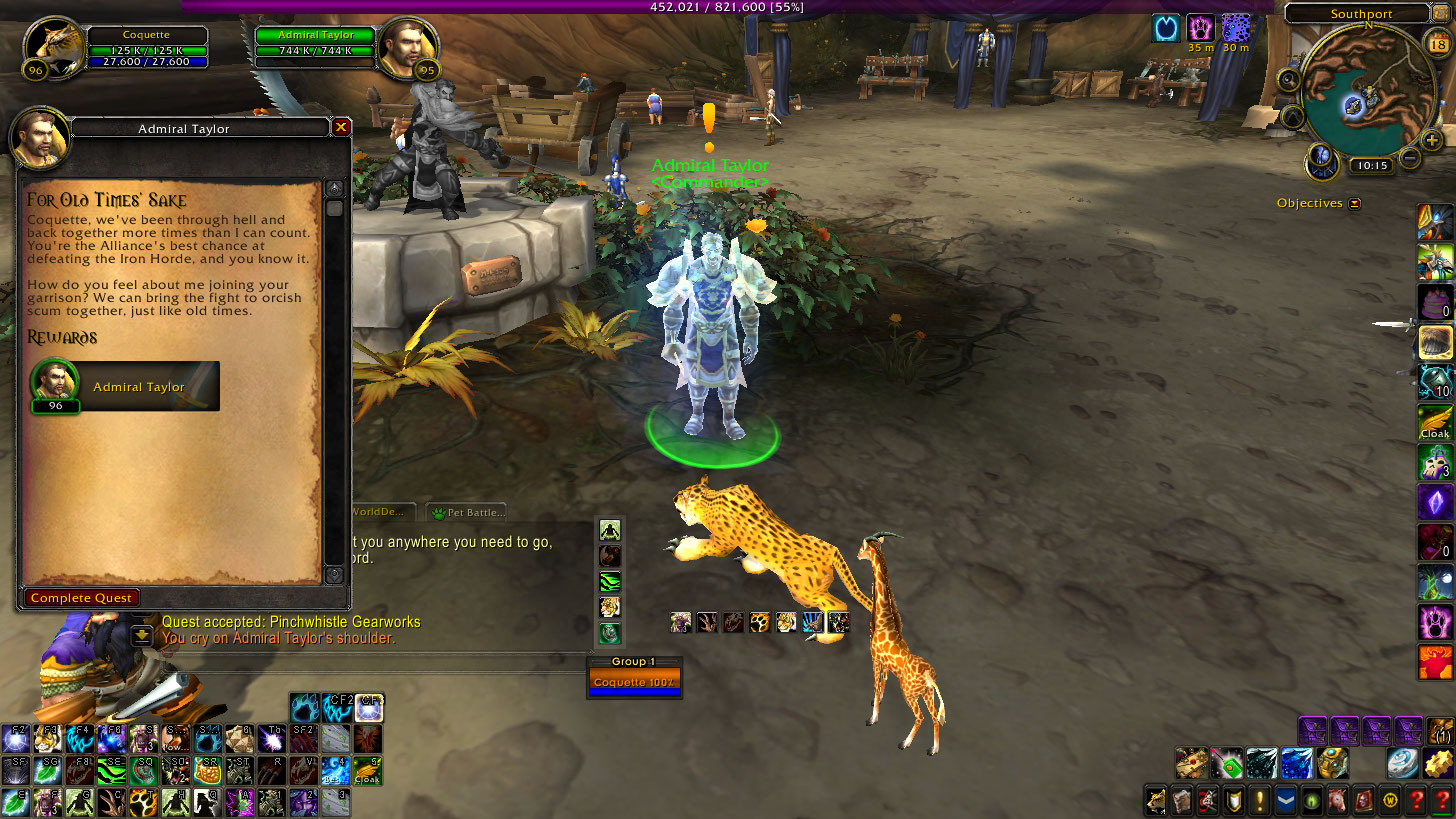This screenshot has height=819, width=1456.
Task: Close the Admiral Taylor quest window
Action: (341, 127)
